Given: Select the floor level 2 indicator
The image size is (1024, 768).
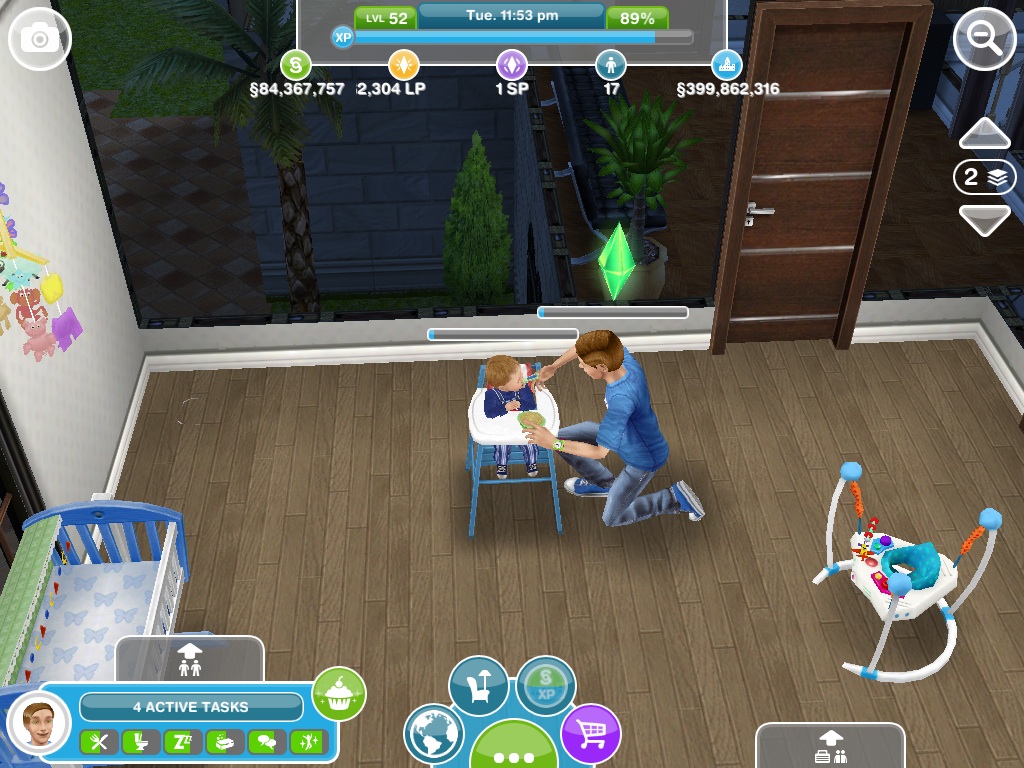Looking at the screenshot, I should [984, 177].
